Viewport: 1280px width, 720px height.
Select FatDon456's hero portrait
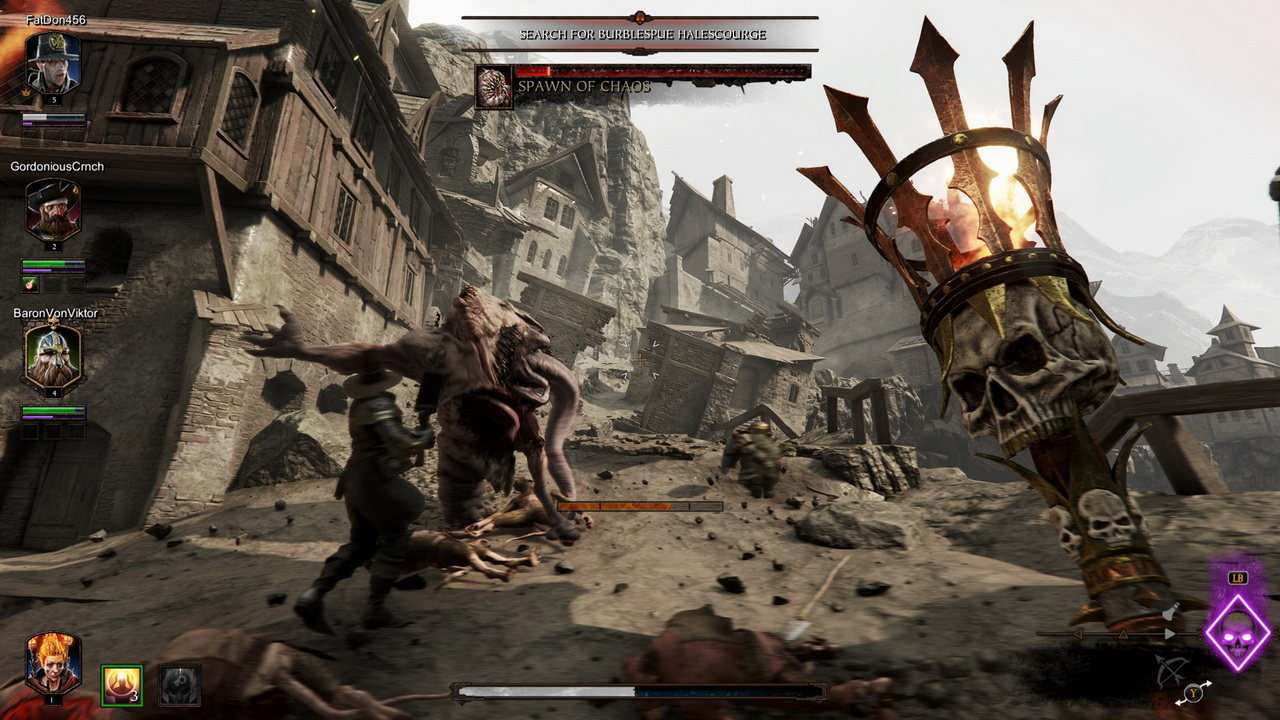[52, 64]
